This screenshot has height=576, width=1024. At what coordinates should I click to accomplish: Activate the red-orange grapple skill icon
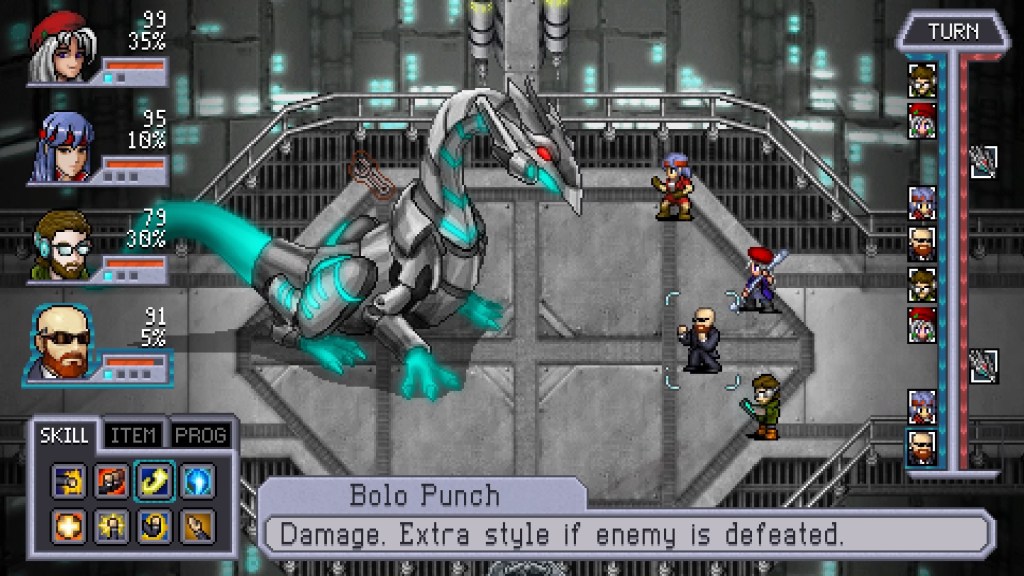[112, 481]
